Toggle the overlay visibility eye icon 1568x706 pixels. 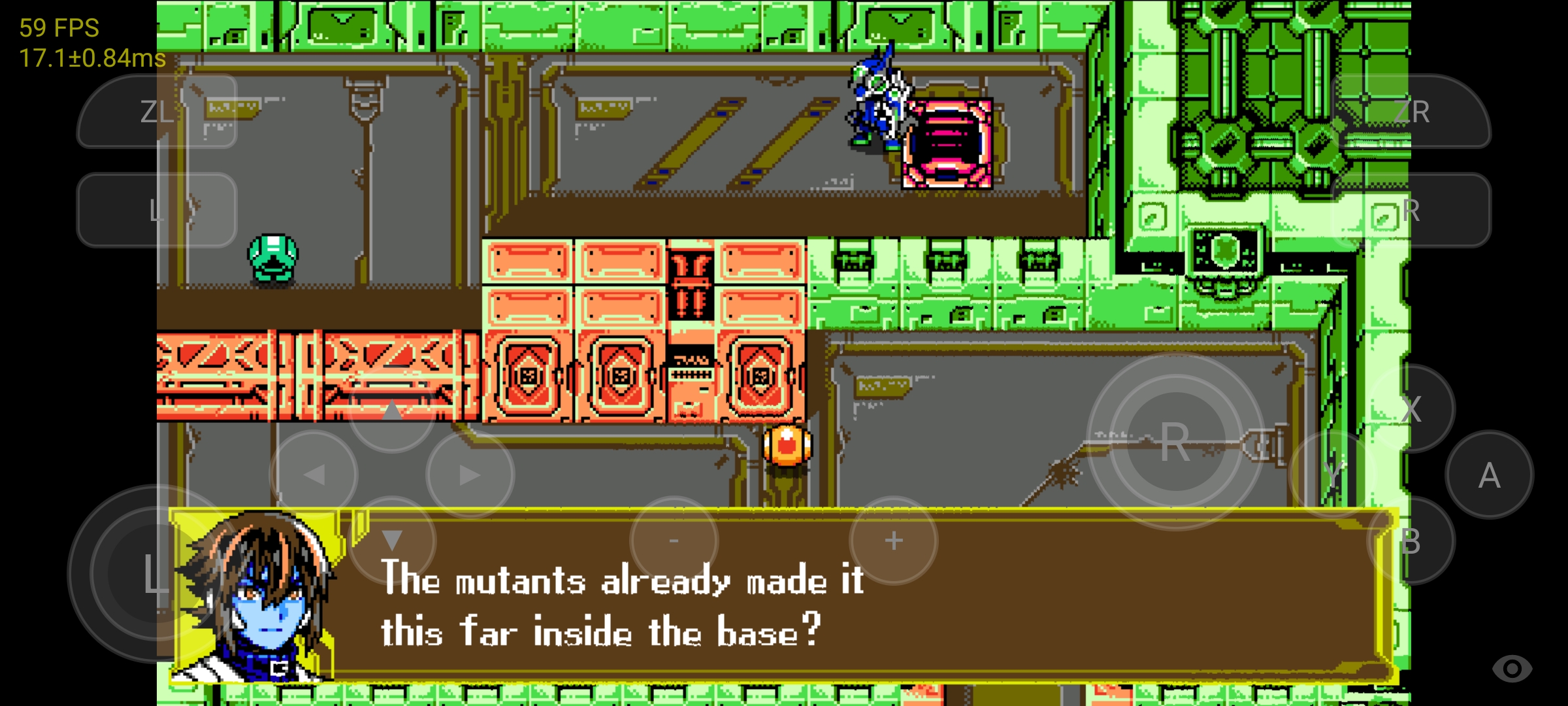[x=1511, y=668]
